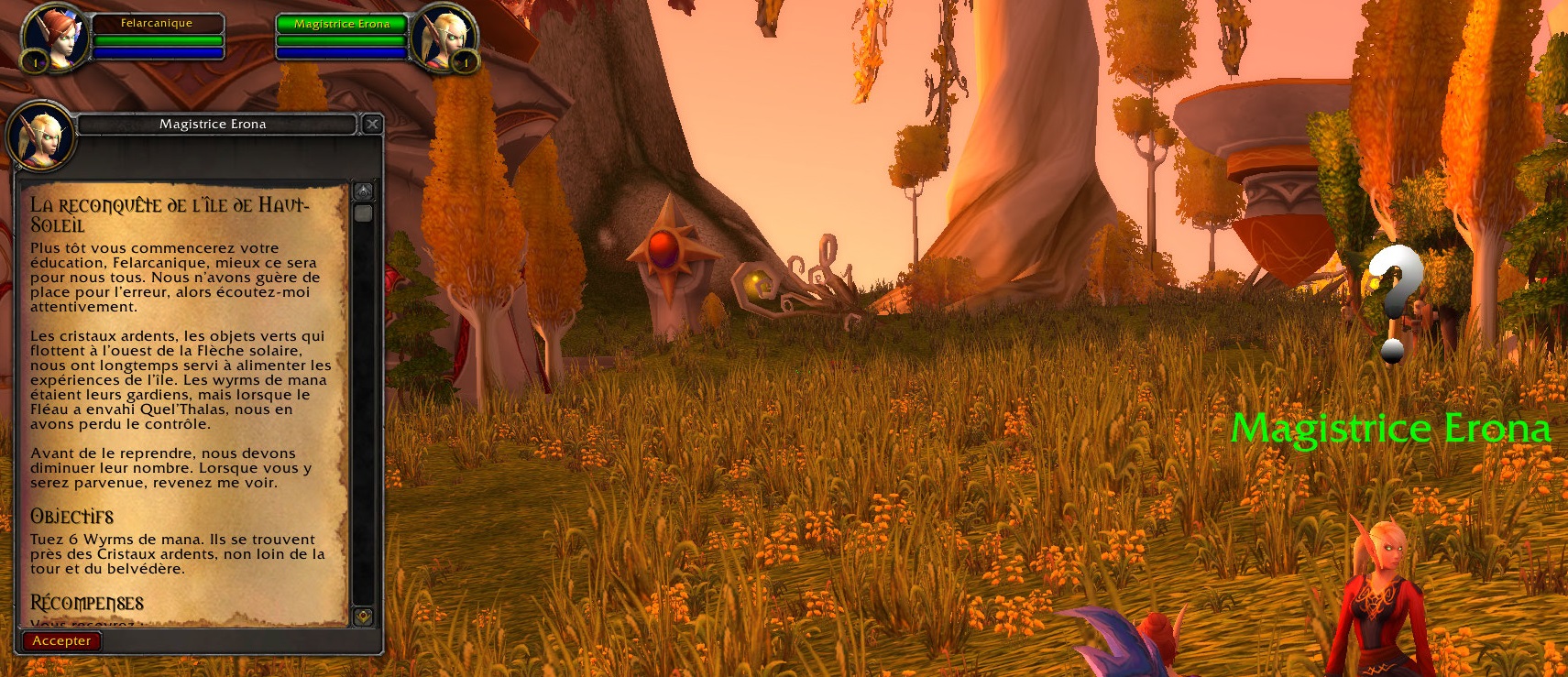Image resolution: width=1568 pixels, height=677 pixels.
Task: Click the quest text scroll-down arrow
Action: pyautogui.click(x=364, y=617)
